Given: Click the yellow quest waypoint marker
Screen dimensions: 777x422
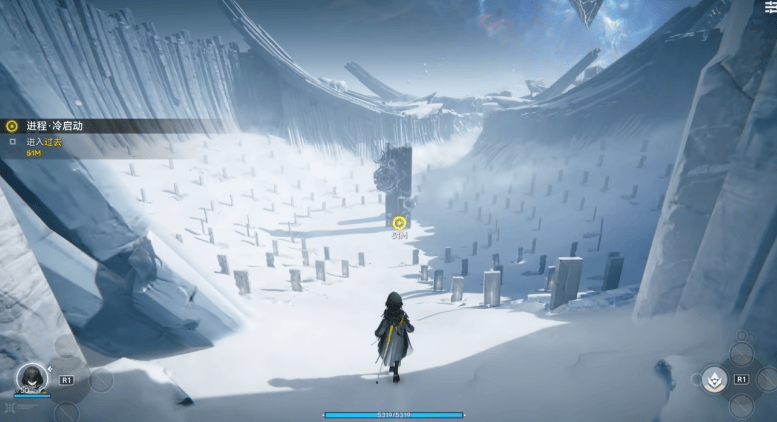Looking at the screenshot, I should click(399, 222).
